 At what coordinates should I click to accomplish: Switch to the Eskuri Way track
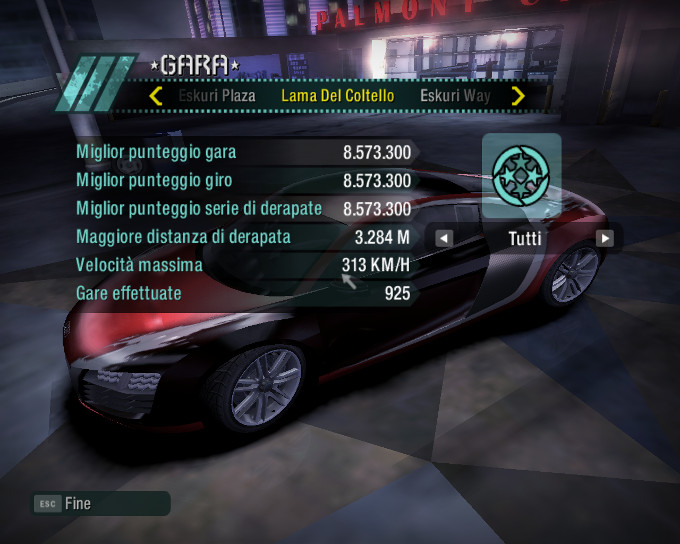(455, 97)
